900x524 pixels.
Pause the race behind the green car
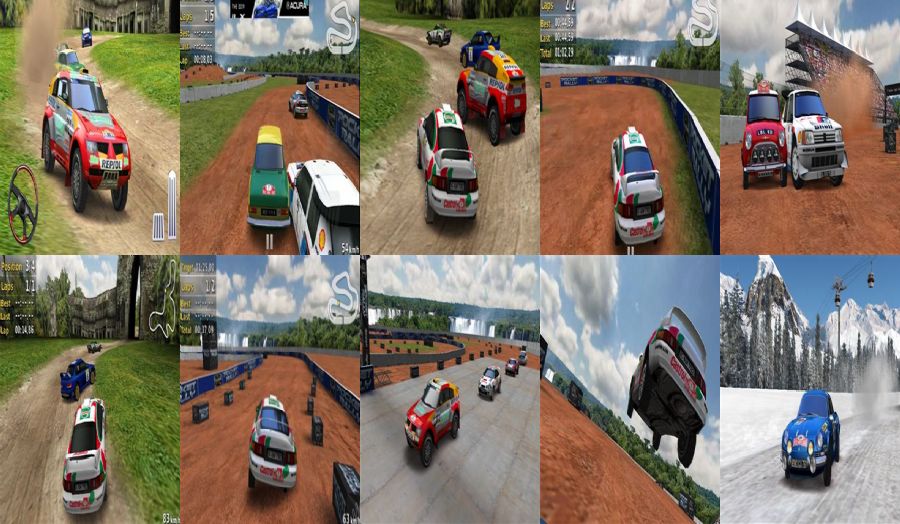click(269, 241)
